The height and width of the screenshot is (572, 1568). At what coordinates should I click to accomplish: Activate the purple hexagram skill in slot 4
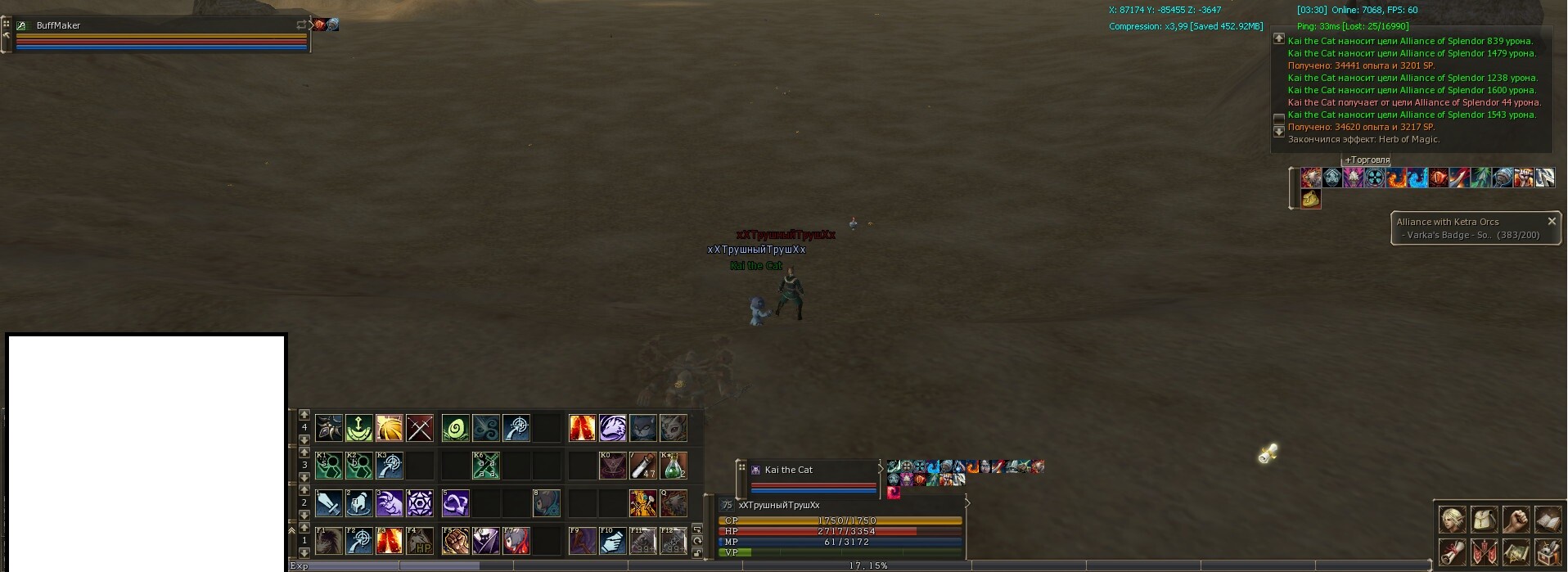tap(420, 503)
